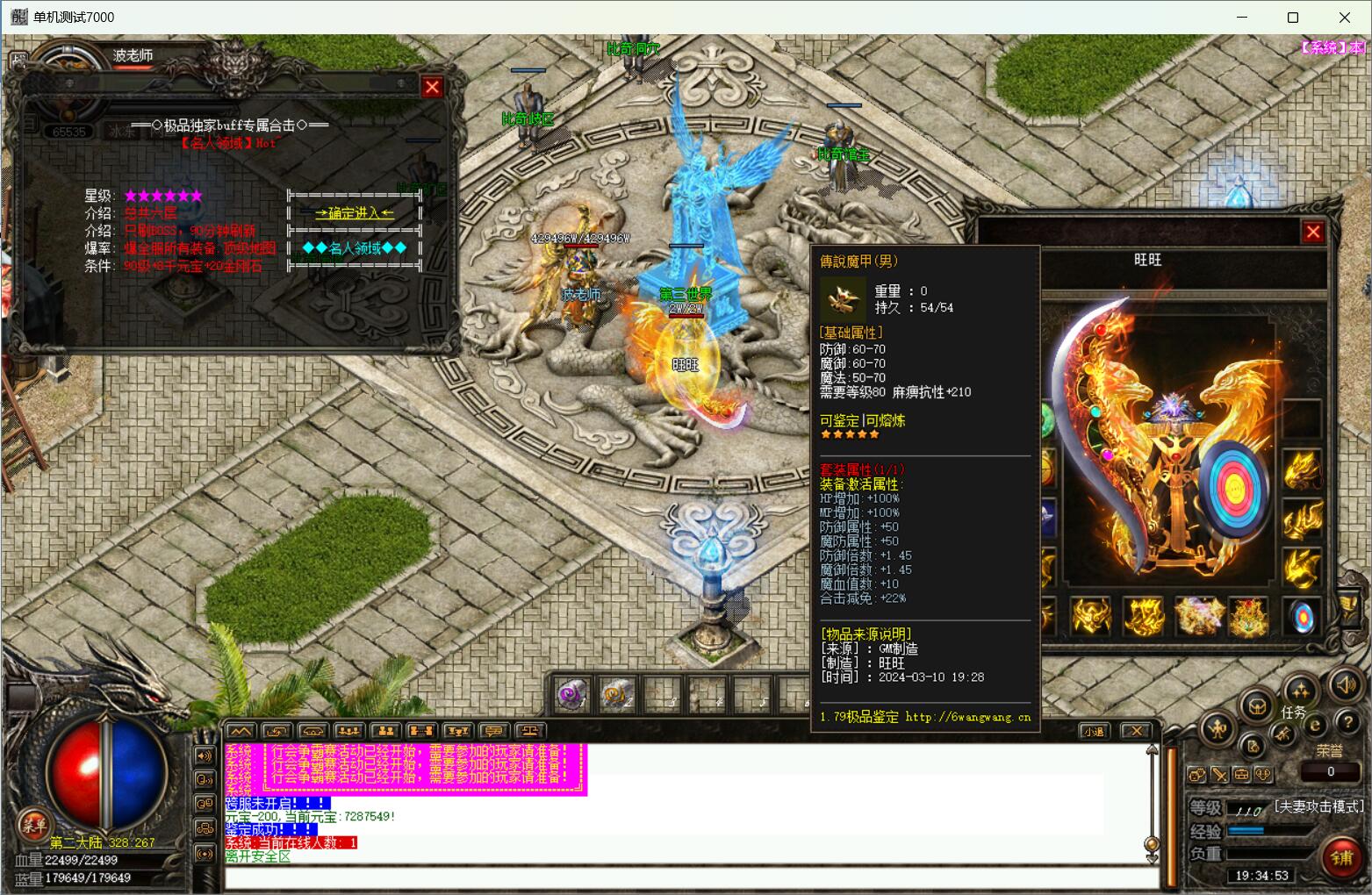Select the golden horned helmet equipment slot

[1091, 616]
